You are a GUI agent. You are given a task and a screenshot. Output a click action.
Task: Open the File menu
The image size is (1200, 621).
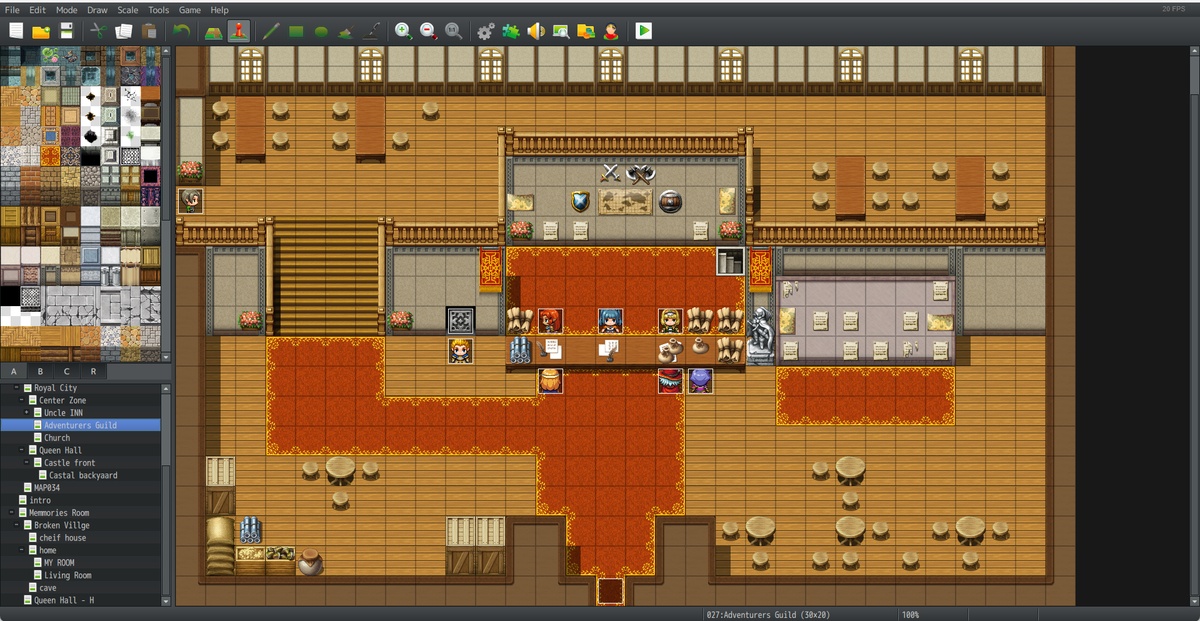(12, 10)
